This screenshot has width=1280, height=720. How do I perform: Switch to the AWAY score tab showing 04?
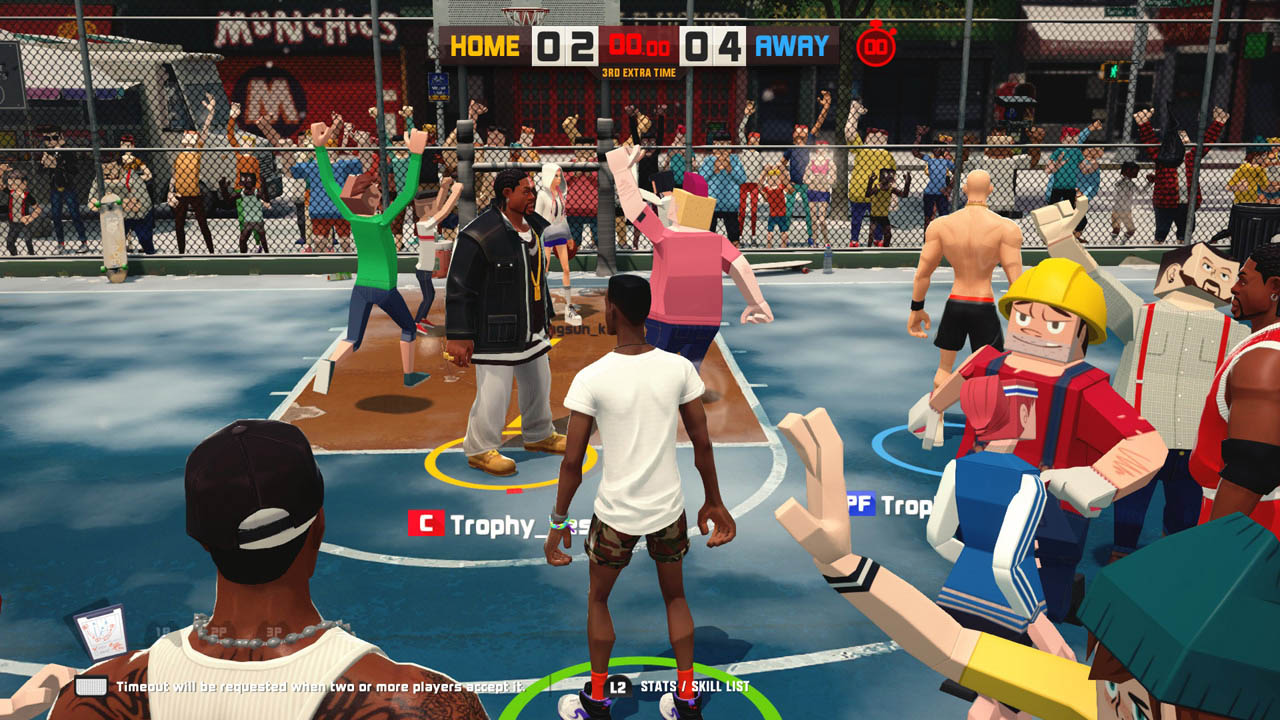click(x=712, y=44)
